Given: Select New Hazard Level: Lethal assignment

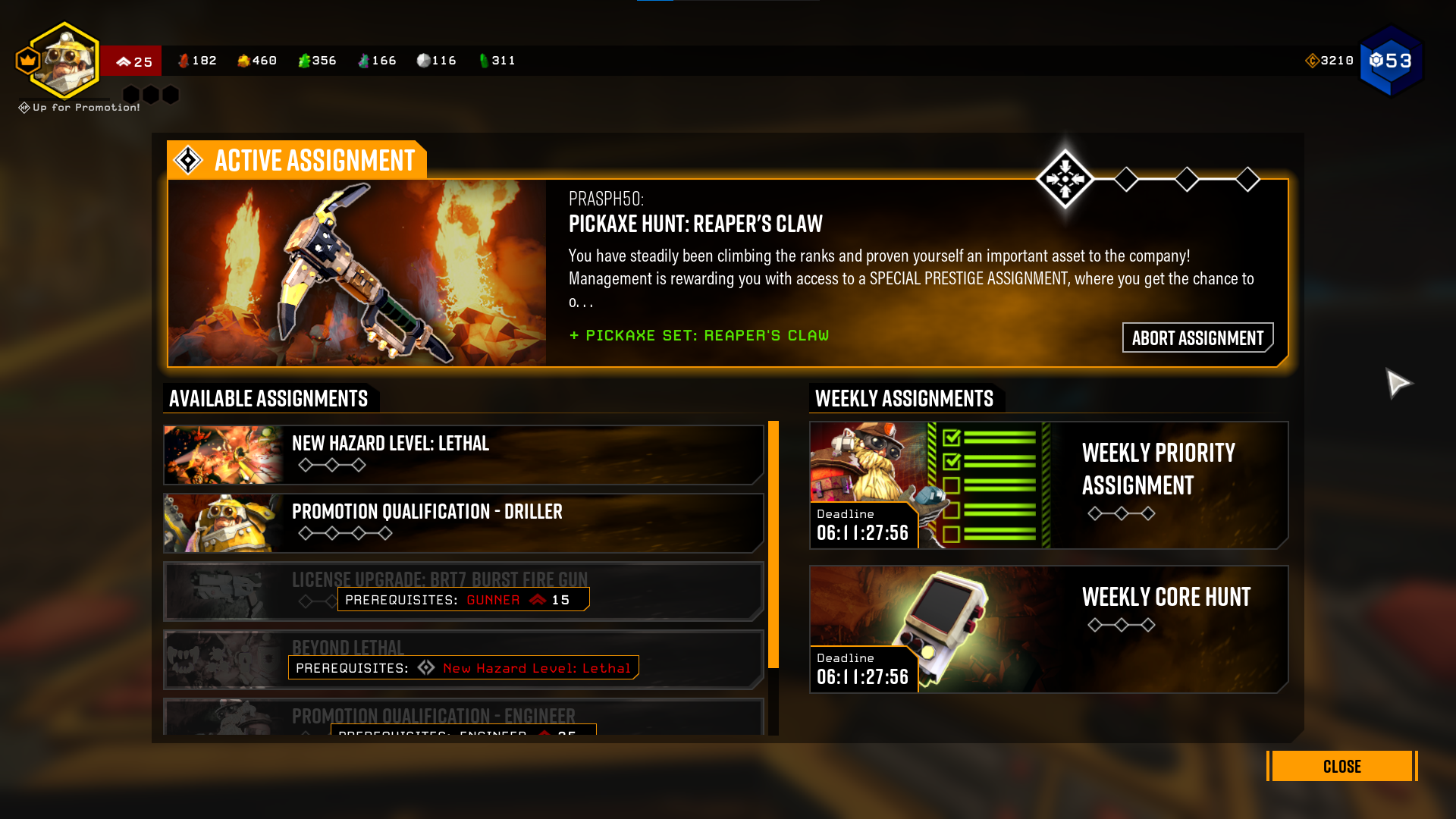Looking at the screenshot, I should 463,454.
